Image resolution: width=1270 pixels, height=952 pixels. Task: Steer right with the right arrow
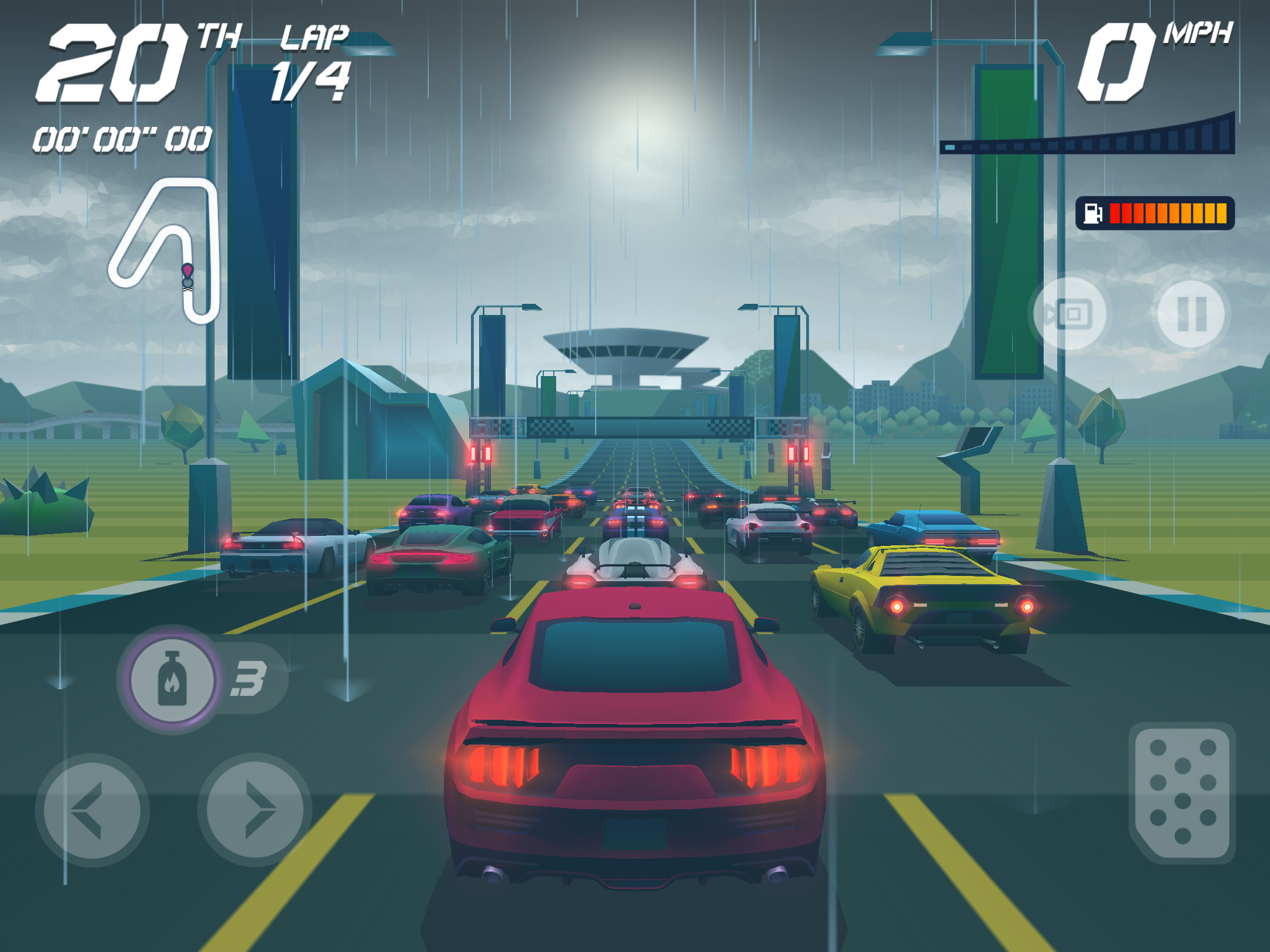(x=255, y=810)
